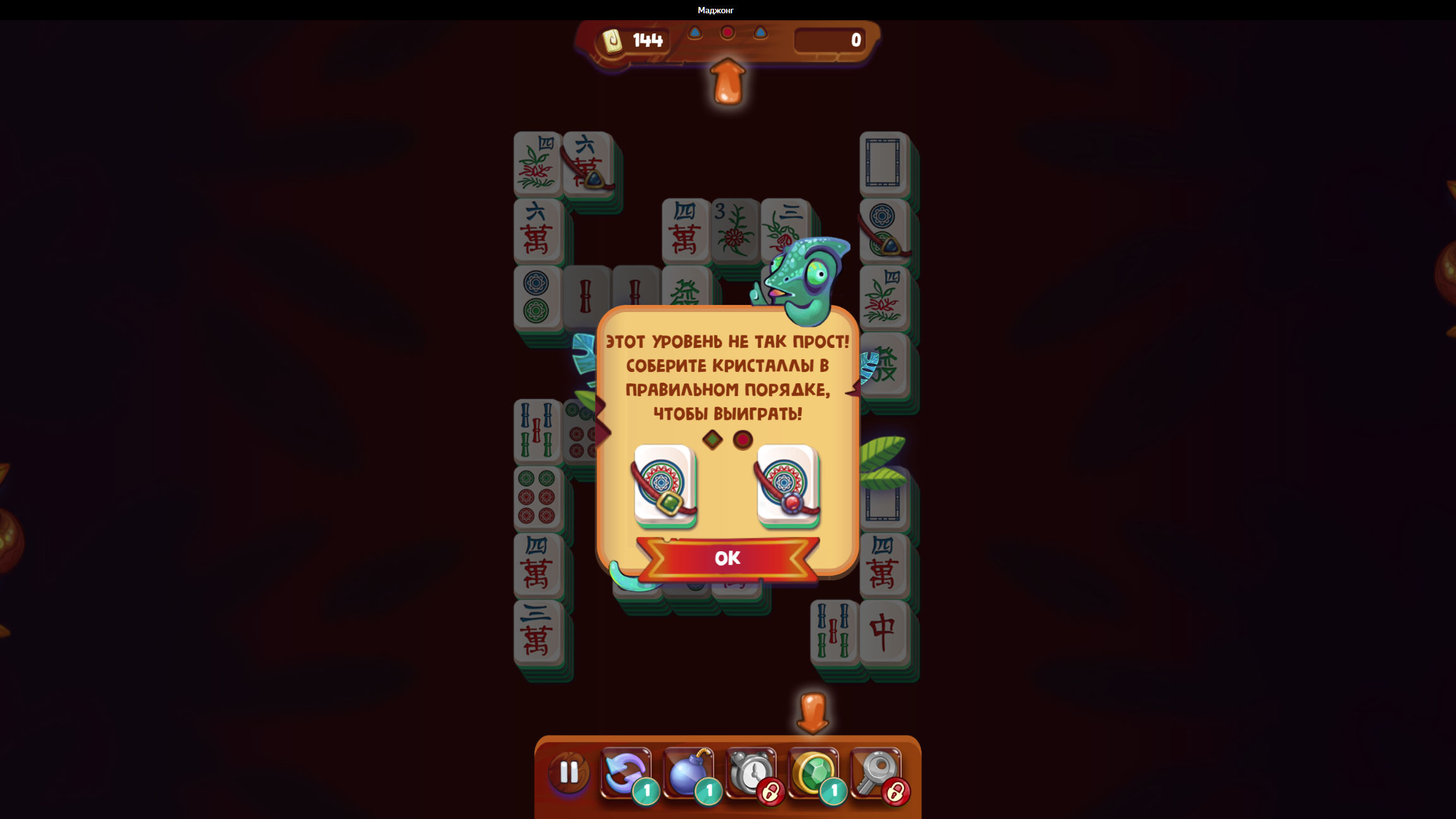Select the tile with the red gem in dialog
The image size is (1456, 819).
(787, 486)
